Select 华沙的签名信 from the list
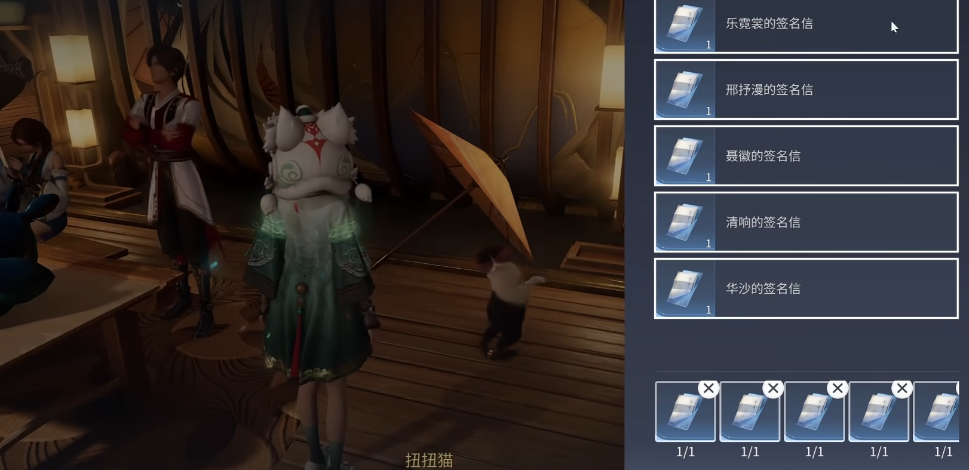 806,288
